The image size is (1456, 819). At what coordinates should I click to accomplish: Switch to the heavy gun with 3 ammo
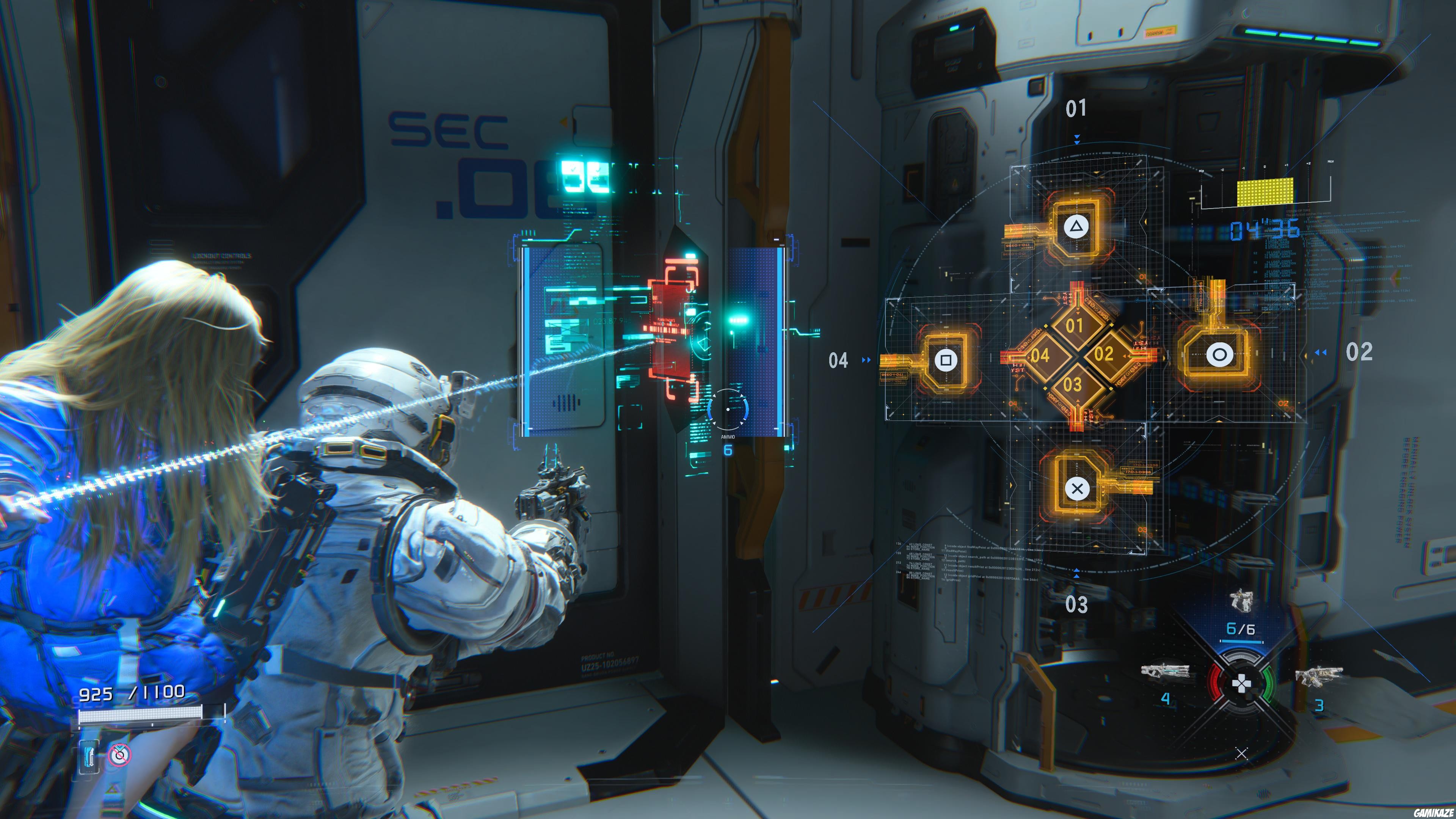click(1318, 675)
